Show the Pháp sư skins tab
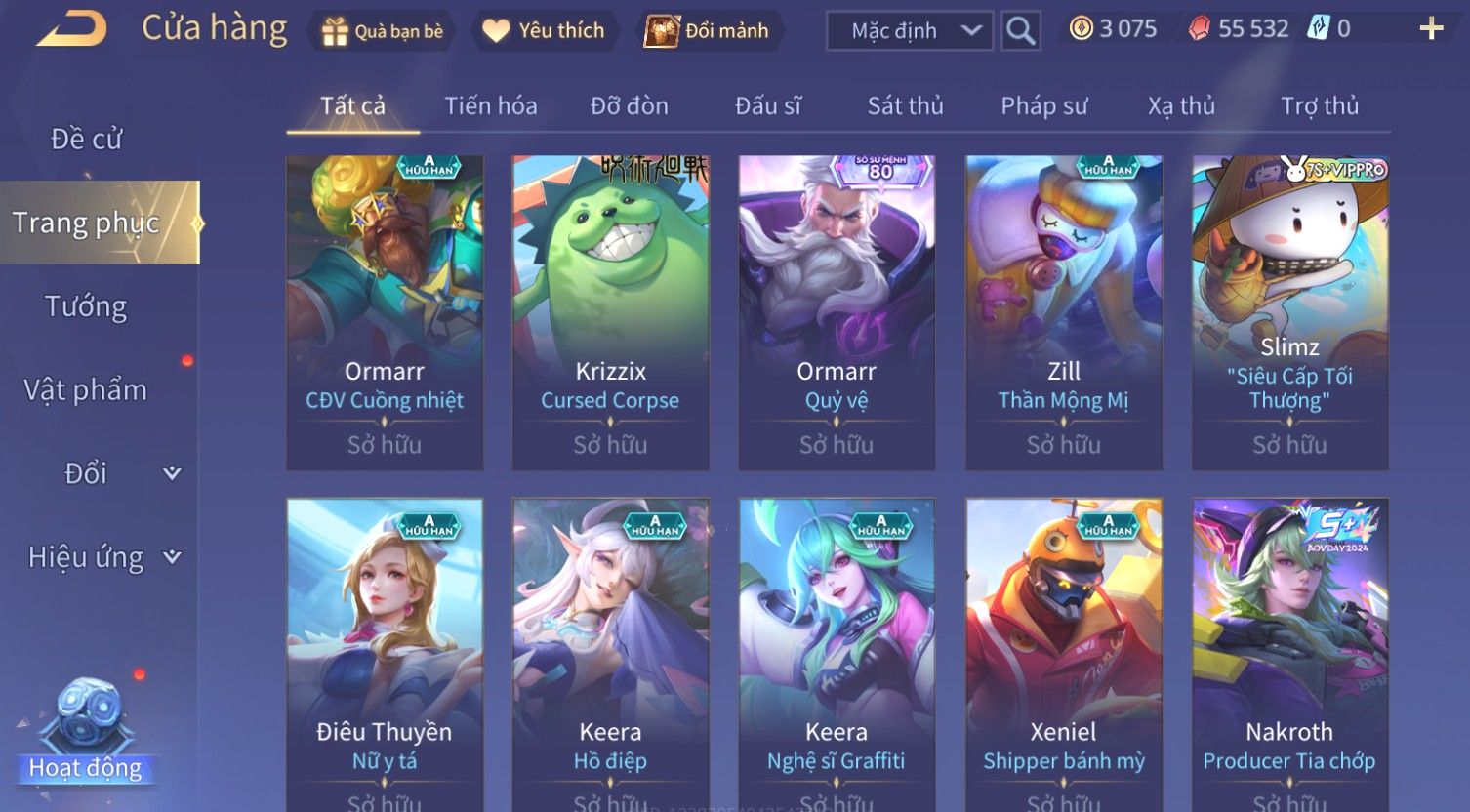 pos(1043,105)
